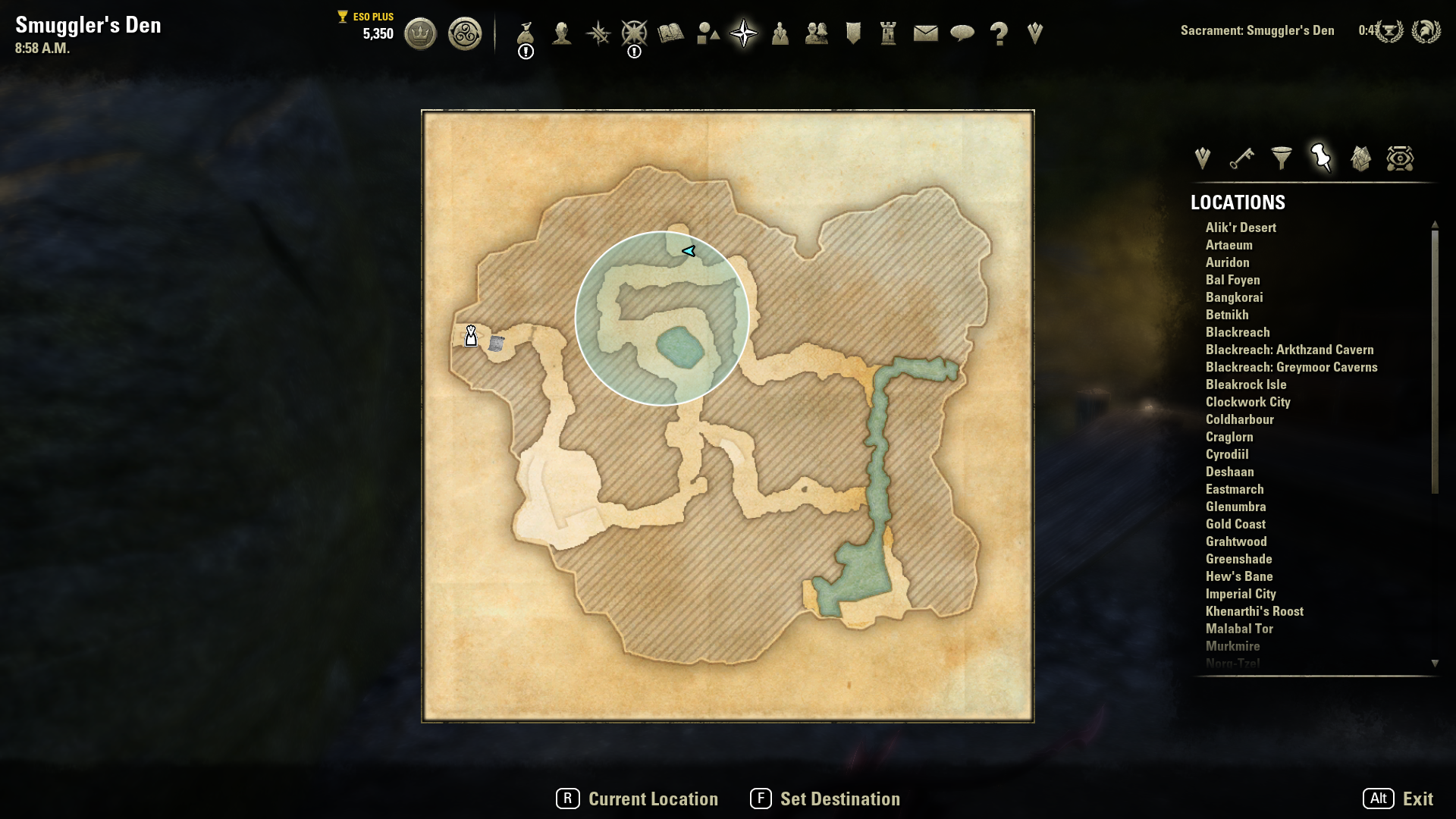Click the scroll down arrow of locations list
Screen dimensions: 1456x819
pyautogui.click(x=1435, y=664)
